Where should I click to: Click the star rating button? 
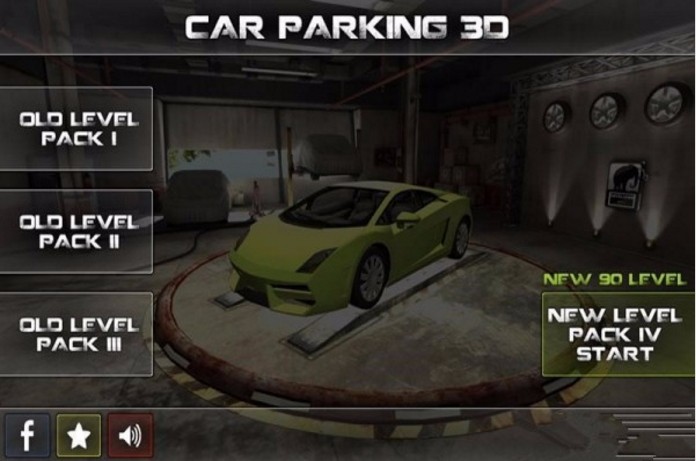(78, 435)
